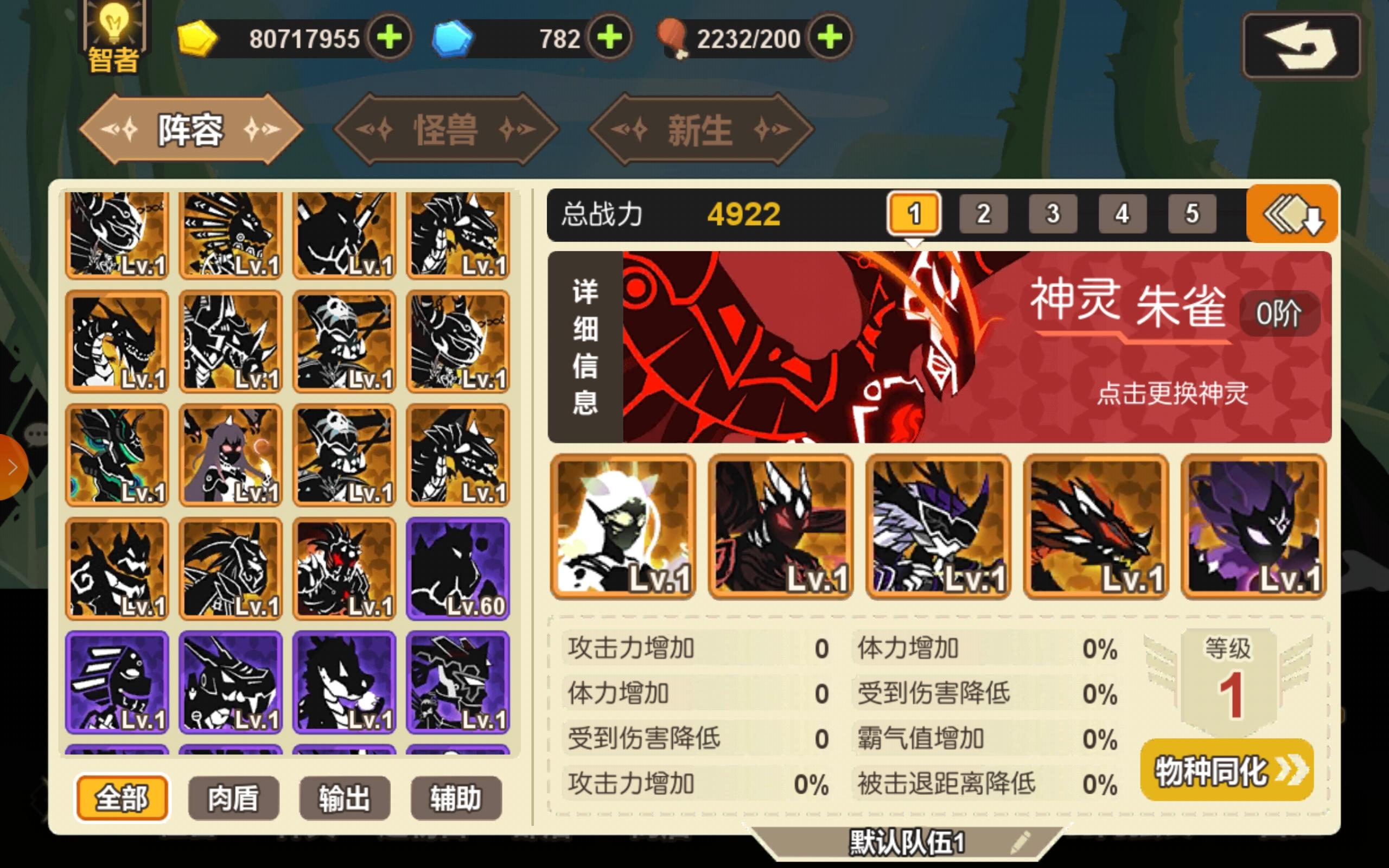Screen dimensions: 1389x868
Task: Select the 肉盾 filter
Action: pos(232,797)
